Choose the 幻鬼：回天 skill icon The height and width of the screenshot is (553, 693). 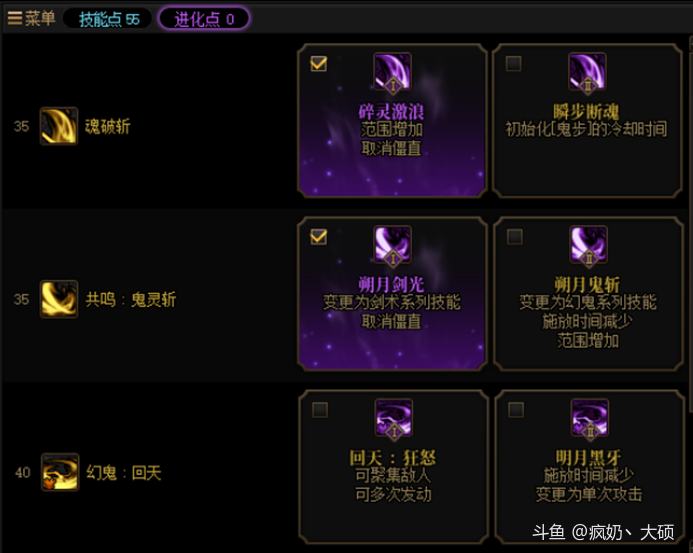(59, 472)
